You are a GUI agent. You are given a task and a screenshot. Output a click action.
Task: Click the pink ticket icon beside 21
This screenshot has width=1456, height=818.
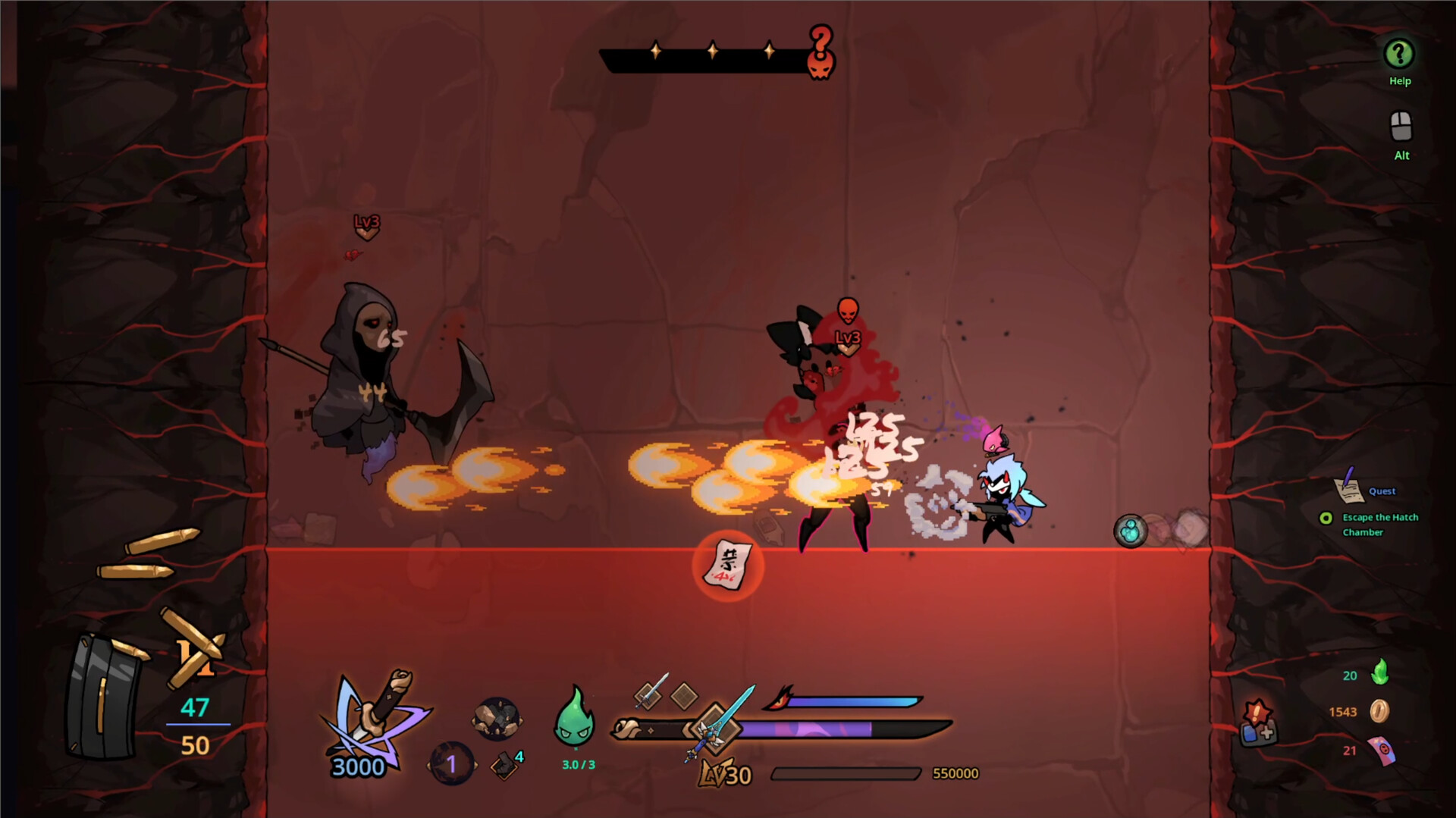(1382, 751)
